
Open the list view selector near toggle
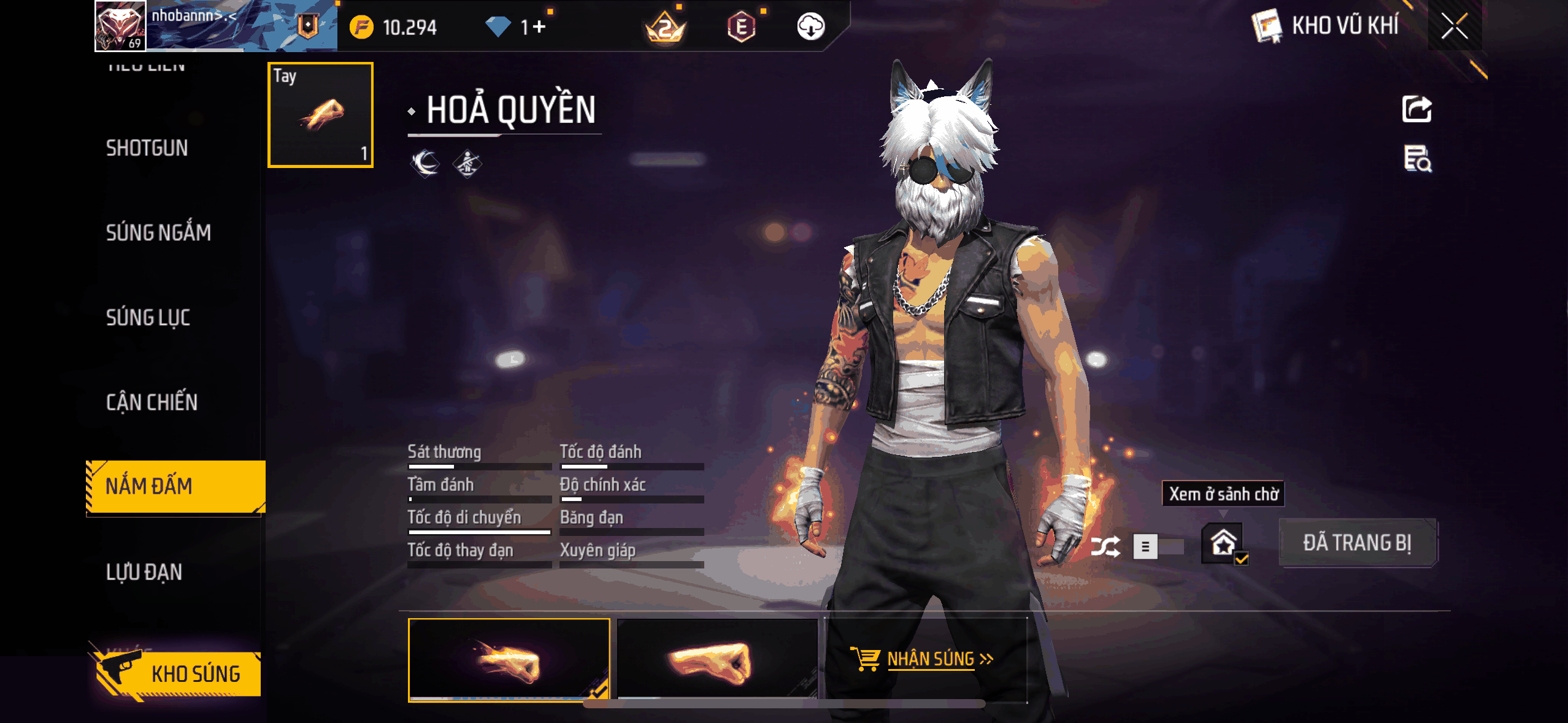point(1146,547)
